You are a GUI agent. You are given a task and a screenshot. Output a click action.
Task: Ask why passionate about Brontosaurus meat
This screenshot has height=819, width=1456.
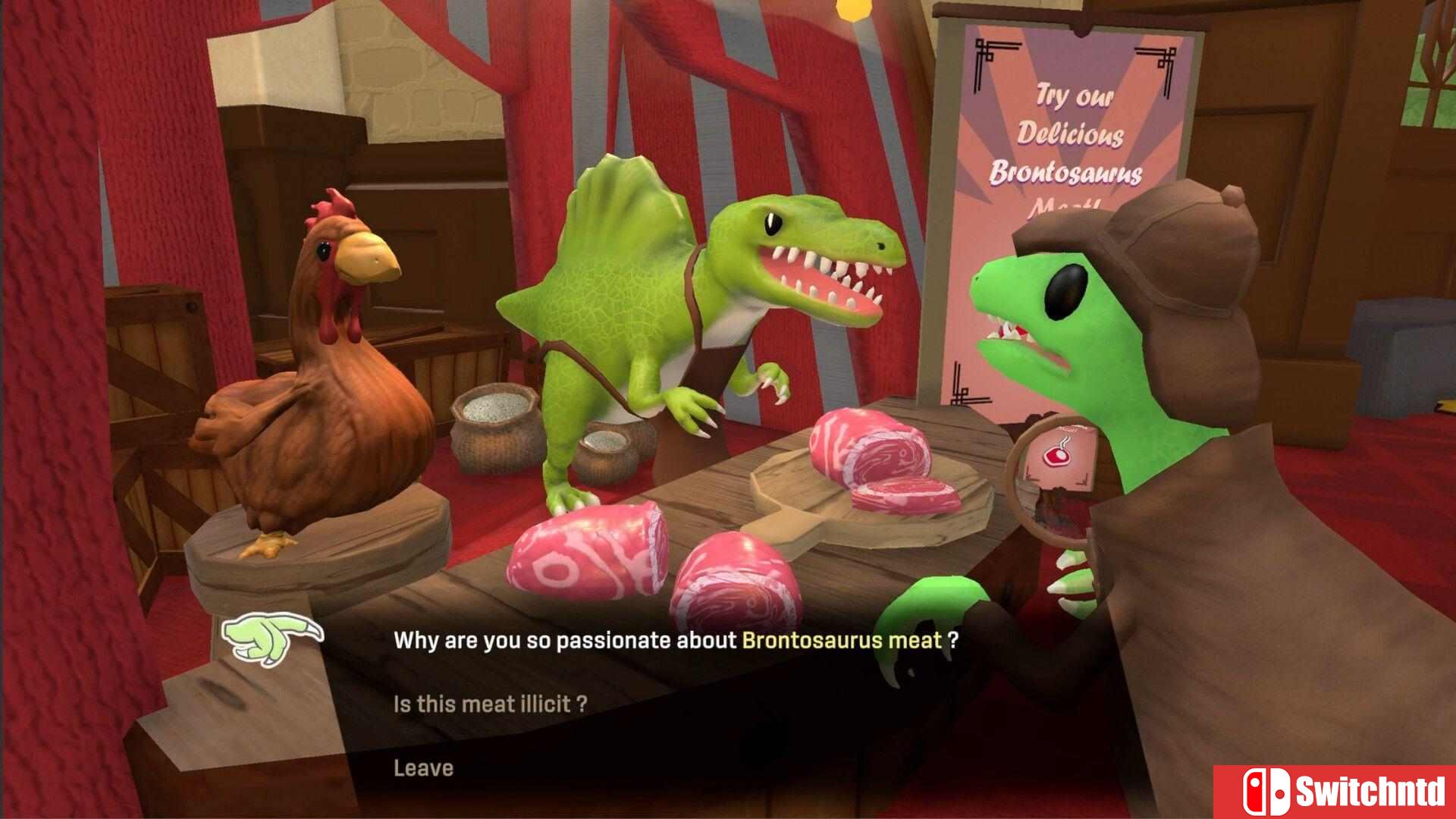pos(675,641)
